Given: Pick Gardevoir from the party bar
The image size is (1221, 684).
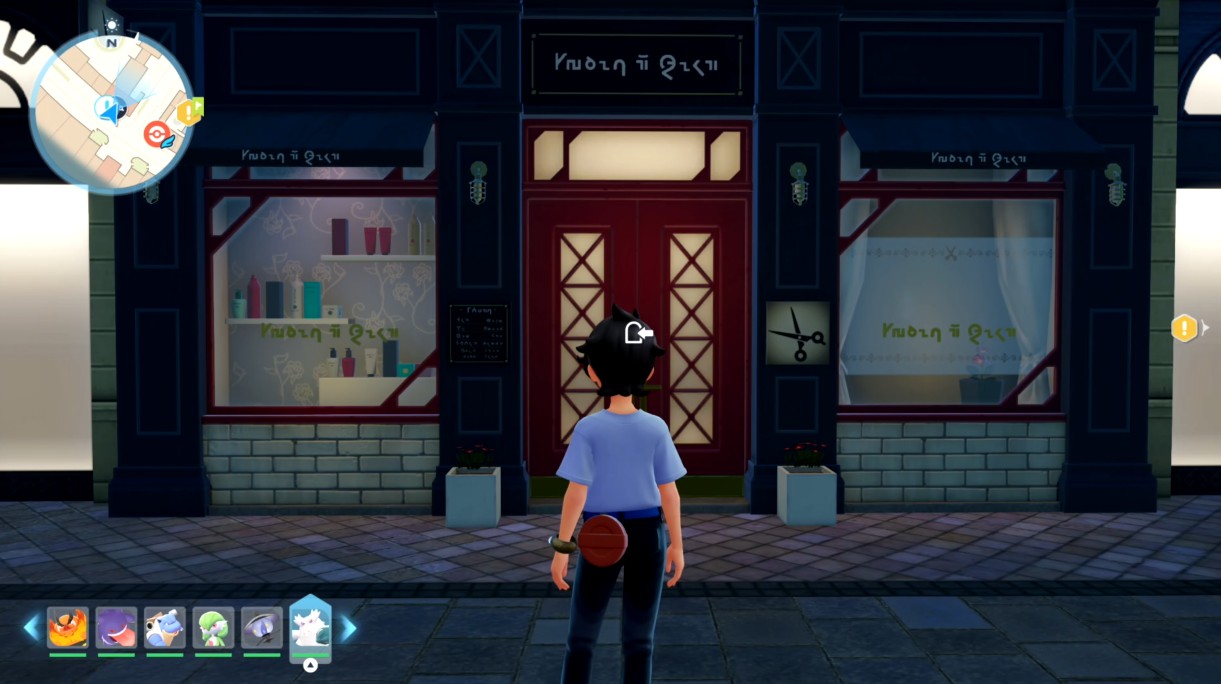Looking at the screenshot, I should click(x=213, y=628).
